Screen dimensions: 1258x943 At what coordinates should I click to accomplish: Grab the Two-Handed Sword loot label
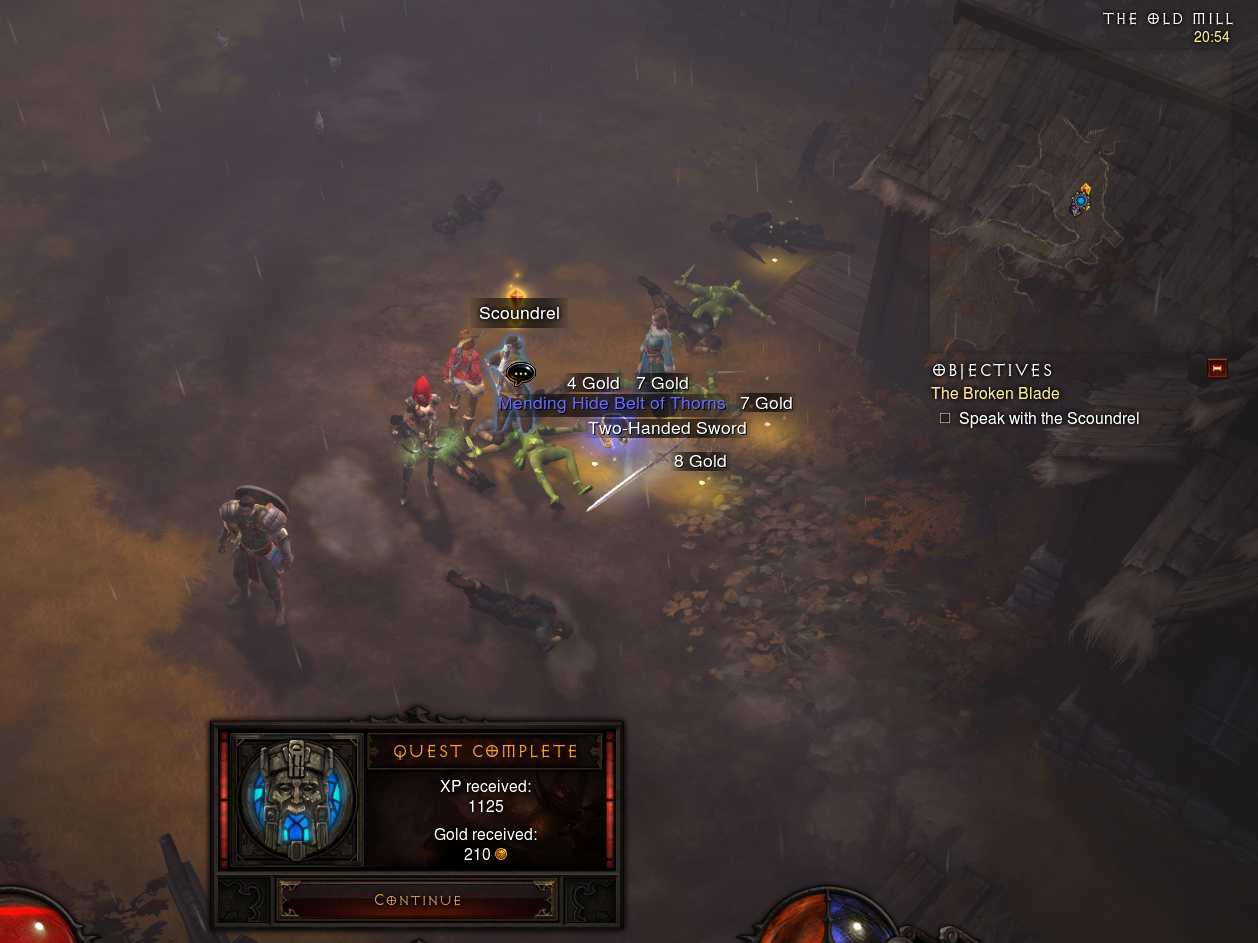[667, 428]
